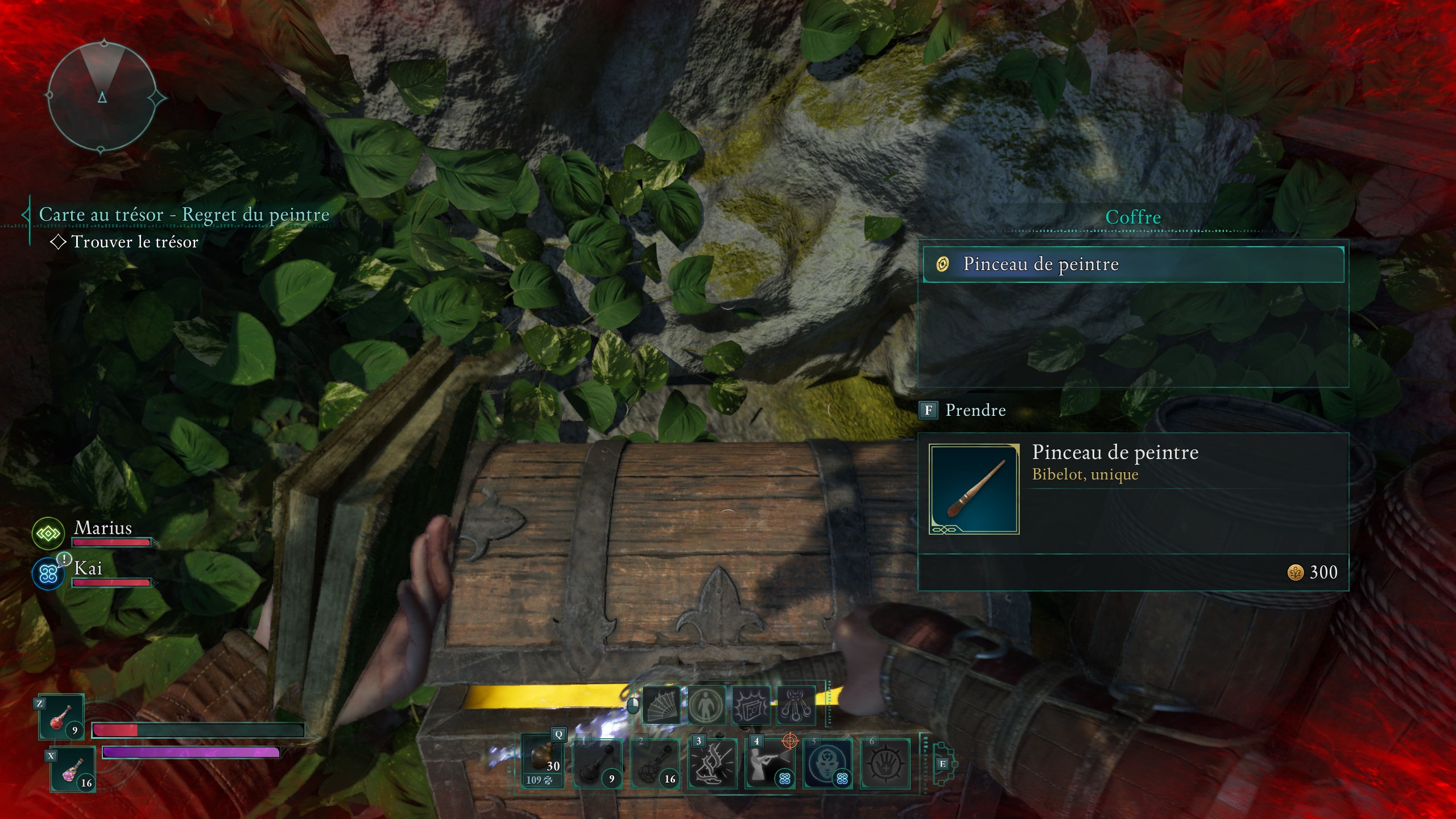1456x819 pixels.
Task: Select the grenade slot showing 30
Action: (543, 762)
